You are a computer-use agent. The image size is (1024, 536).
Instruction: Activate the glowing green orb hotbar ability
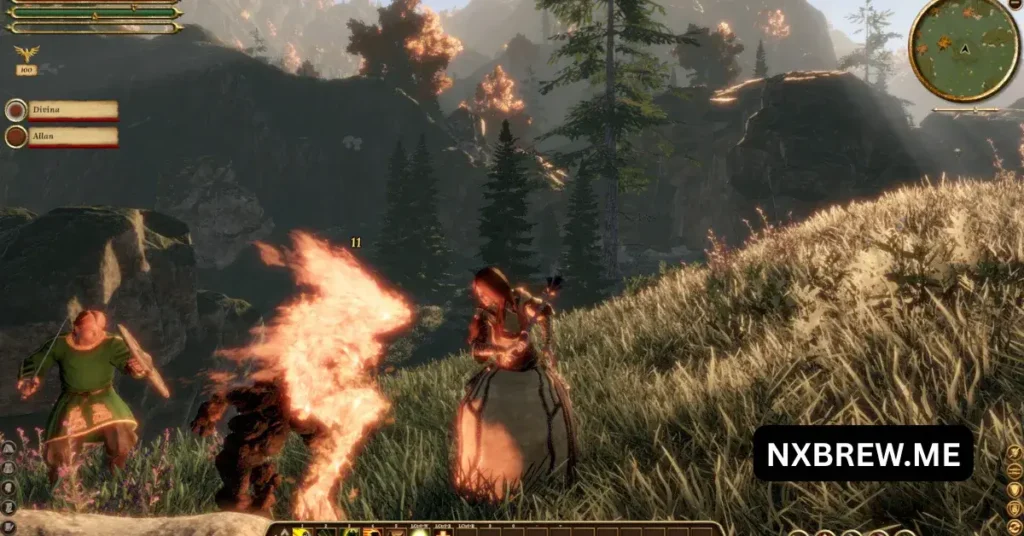pos(420,530)
